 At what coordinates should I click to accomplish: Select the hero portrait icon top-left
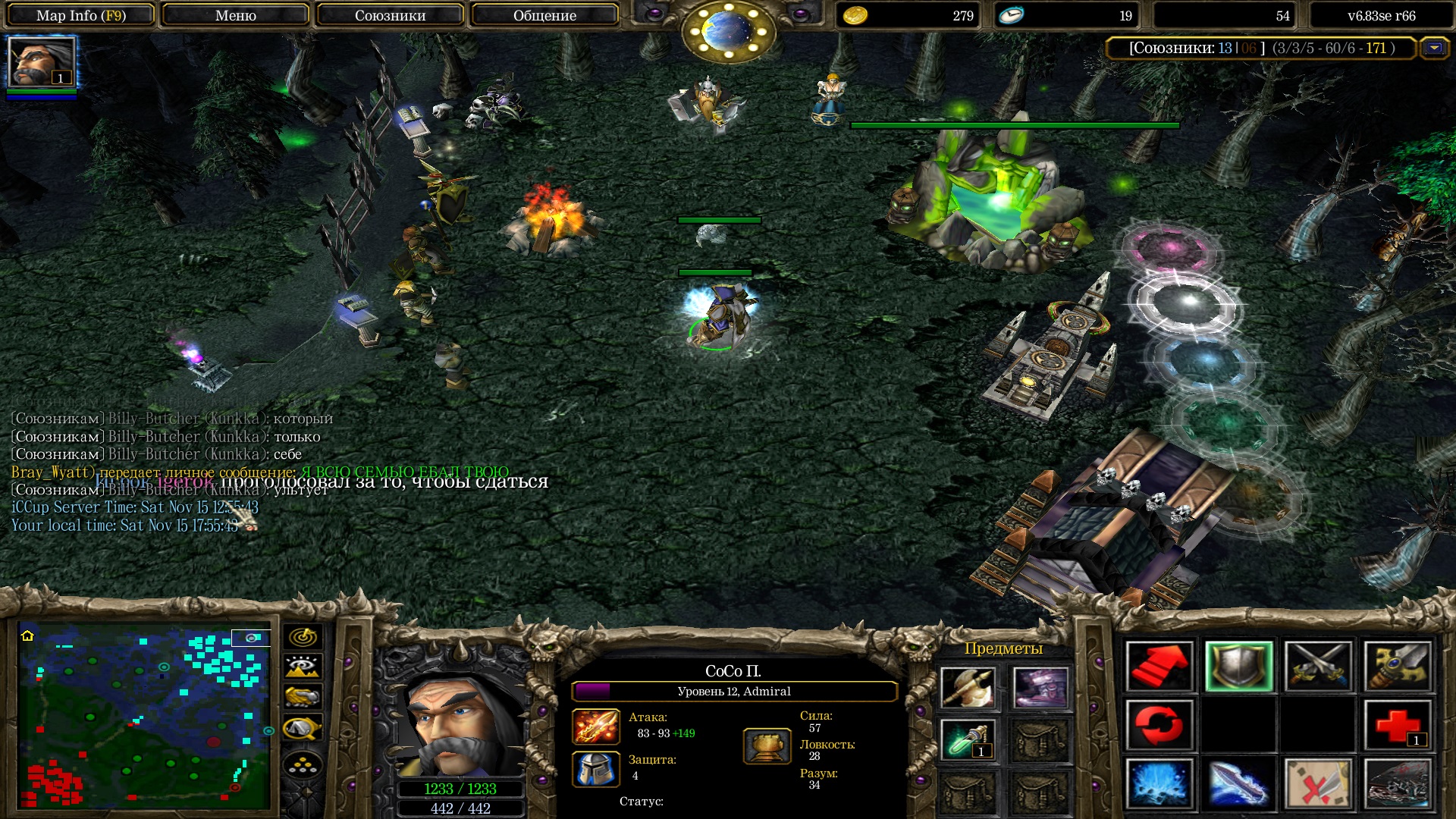42,62
